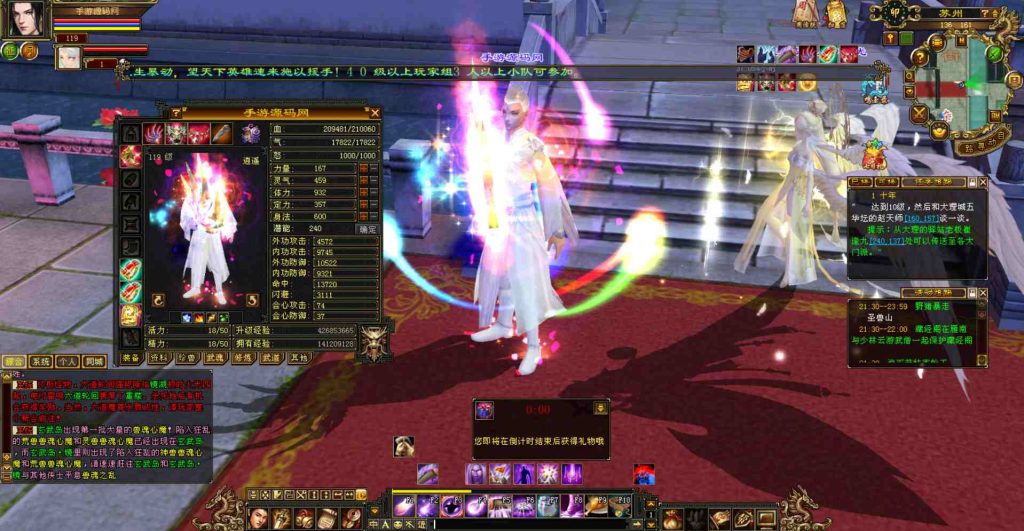Open the 资料 tab in character panel

158,357
